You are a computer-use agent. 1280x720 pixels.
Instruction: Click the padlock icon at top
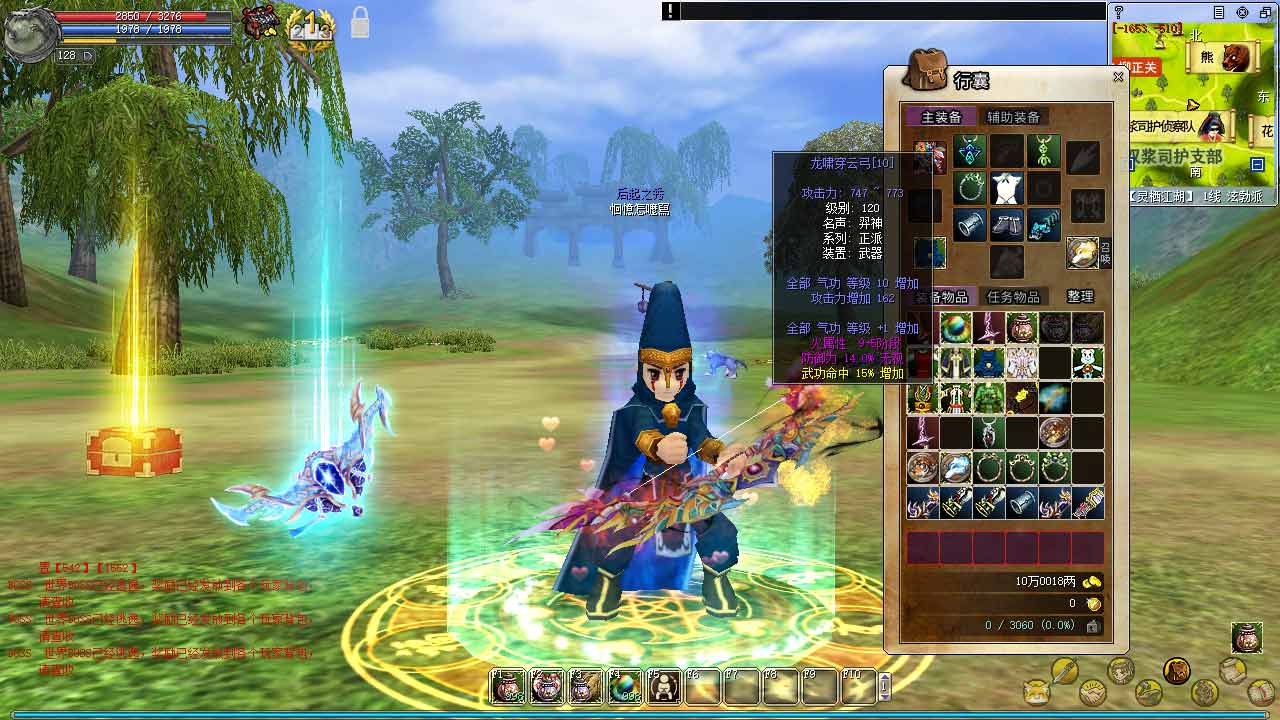(x=359, y=22)
